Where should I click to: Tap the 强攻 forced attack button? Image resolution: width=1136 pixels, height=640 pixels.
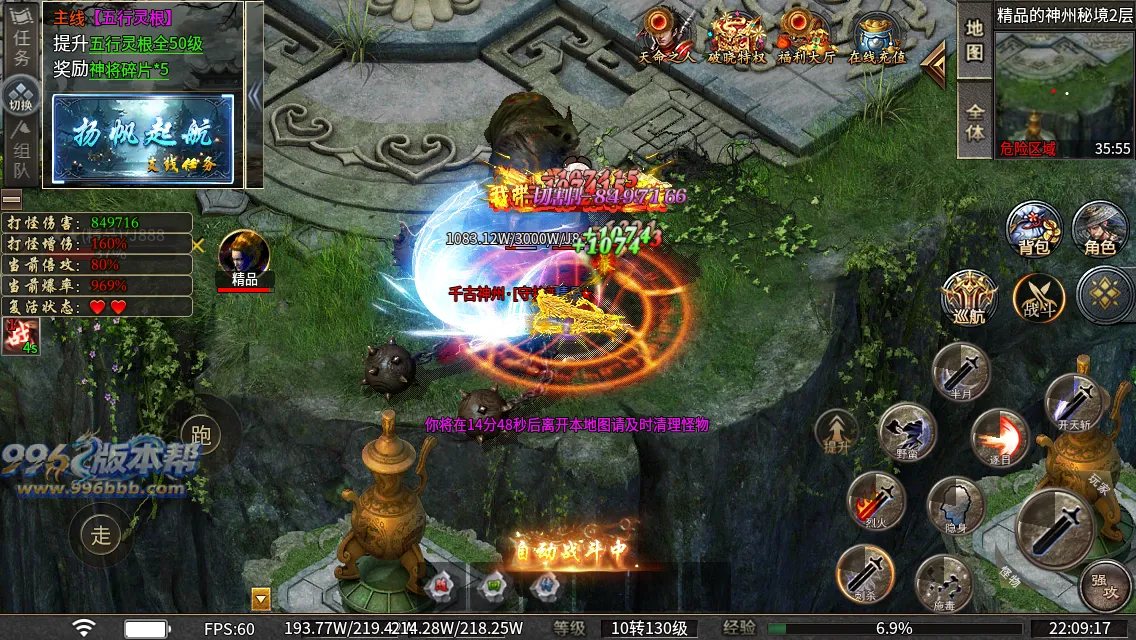[x=1106, y=587]
